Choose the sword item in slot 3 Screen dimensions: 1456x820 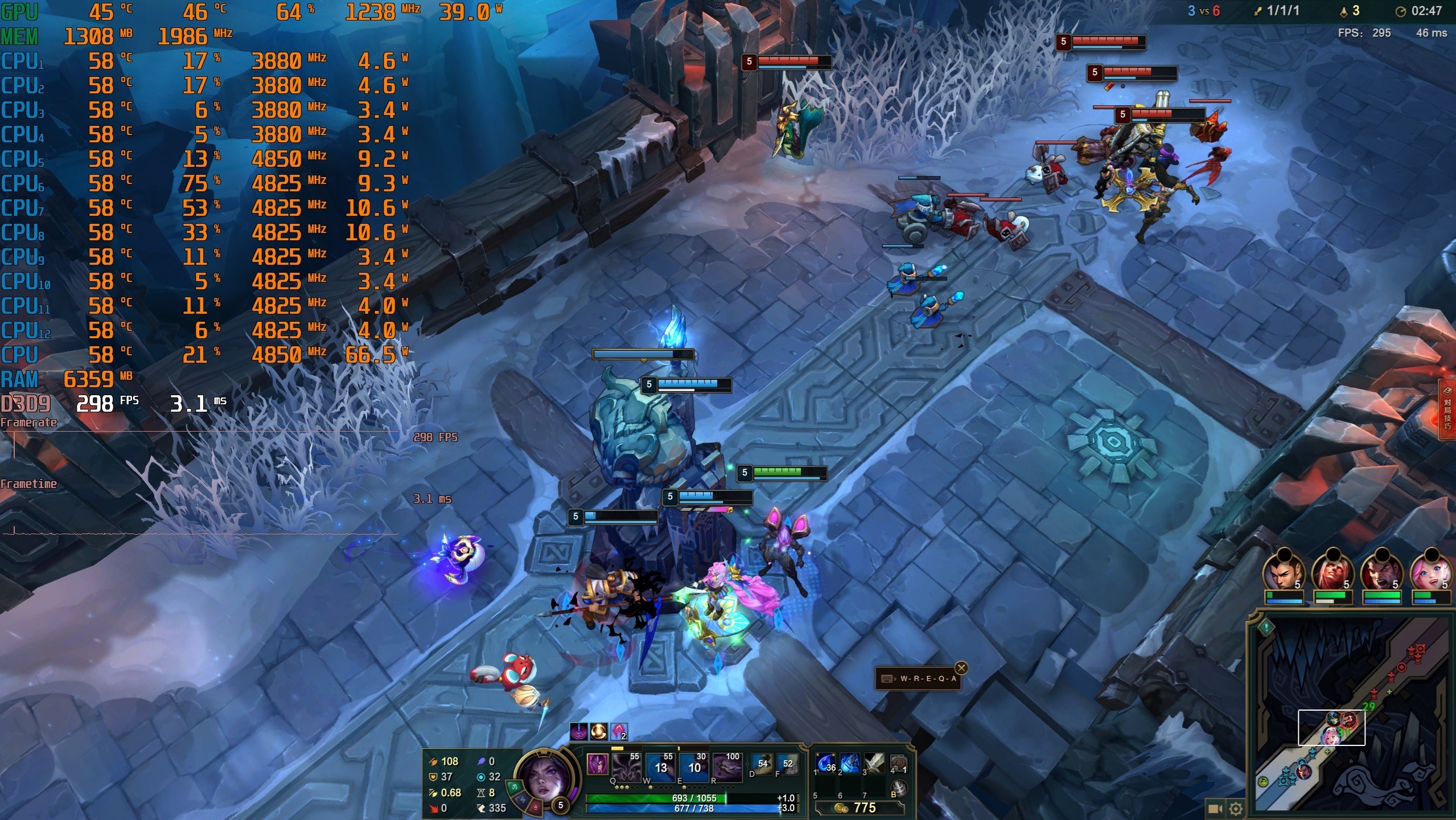click(874, 764)
